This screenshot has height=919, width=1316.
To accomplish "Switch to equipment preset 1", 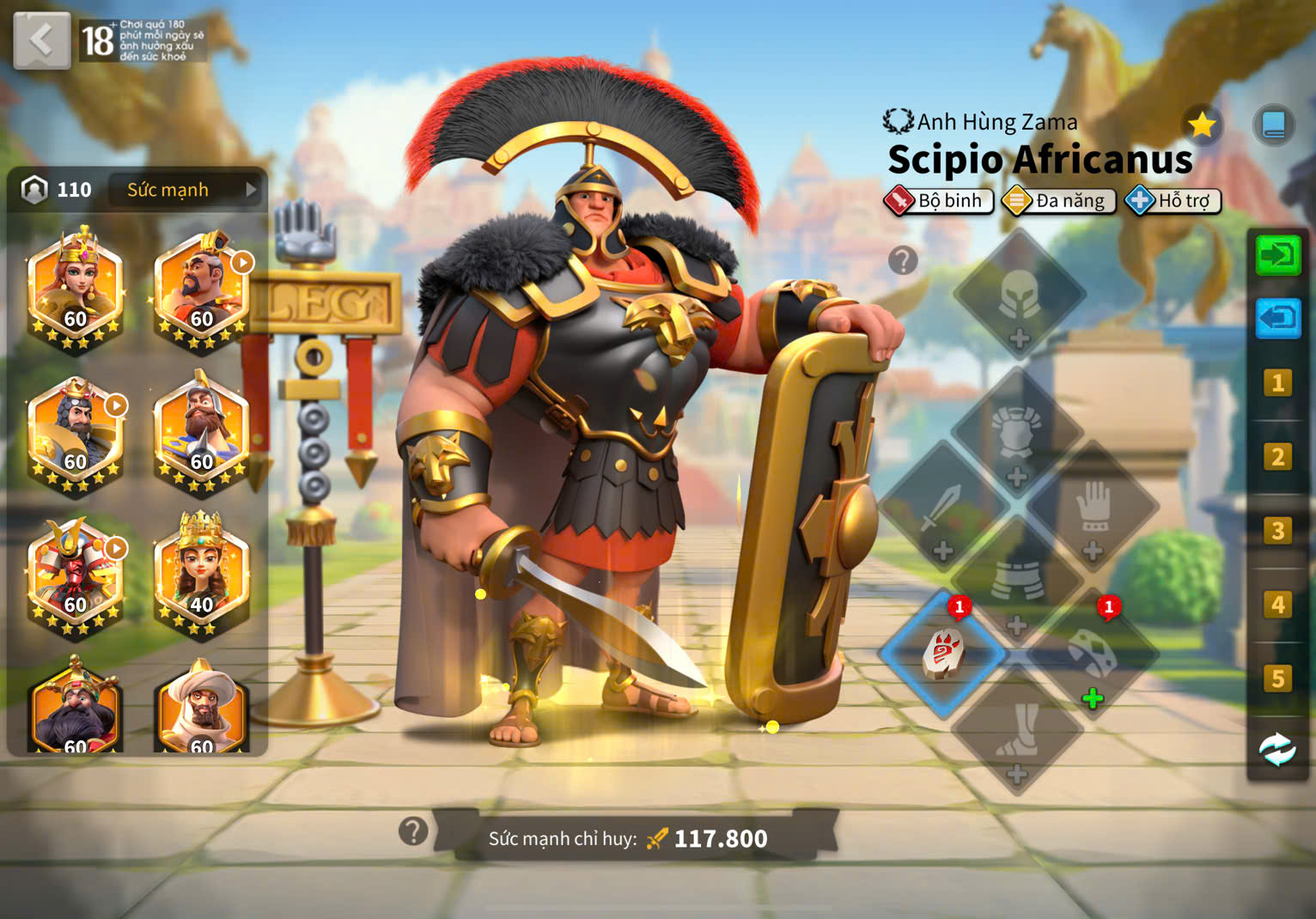I will (1277, 383).
